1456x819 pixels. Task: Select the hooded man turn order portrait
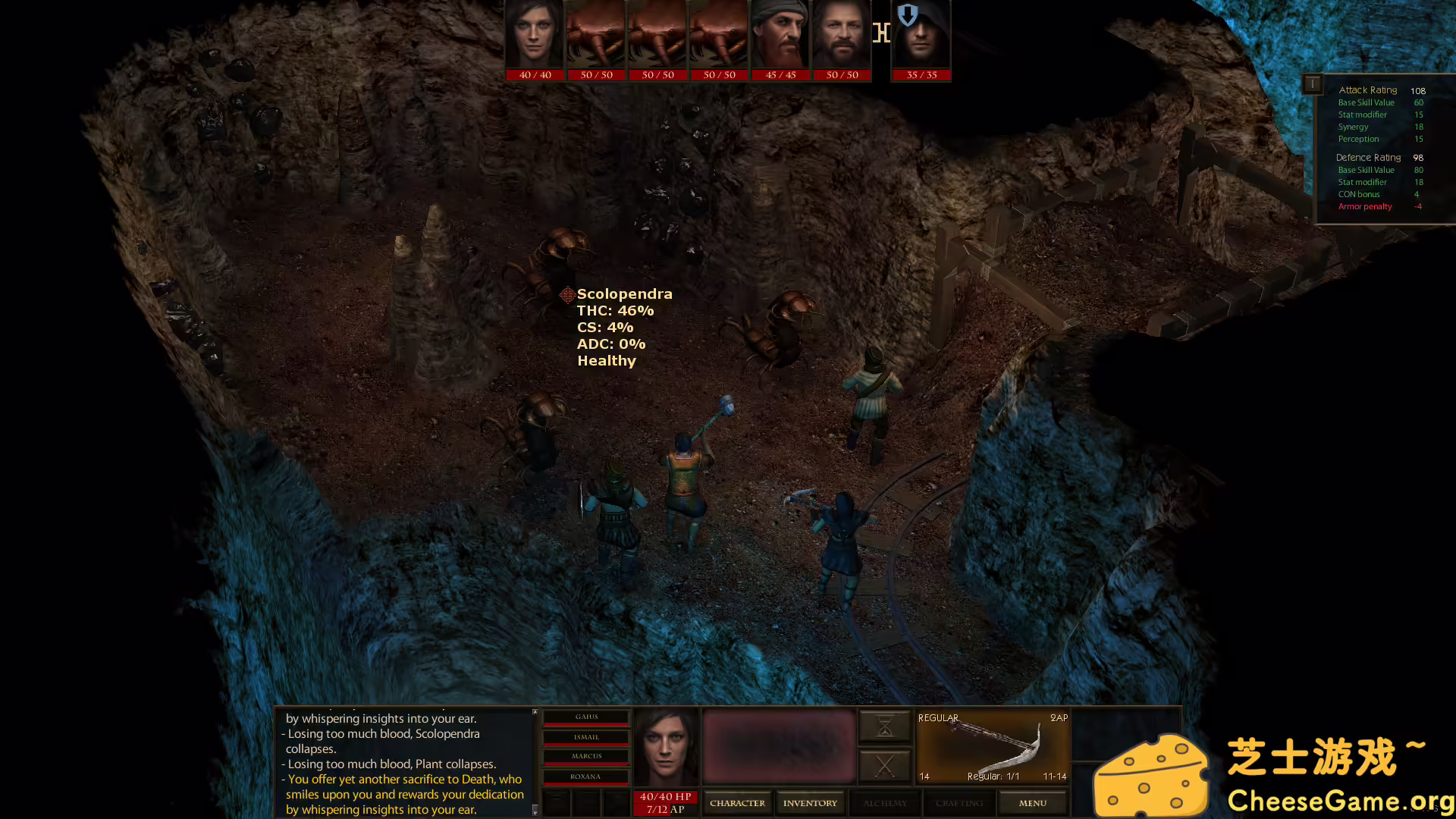click(x=921, y=36)
